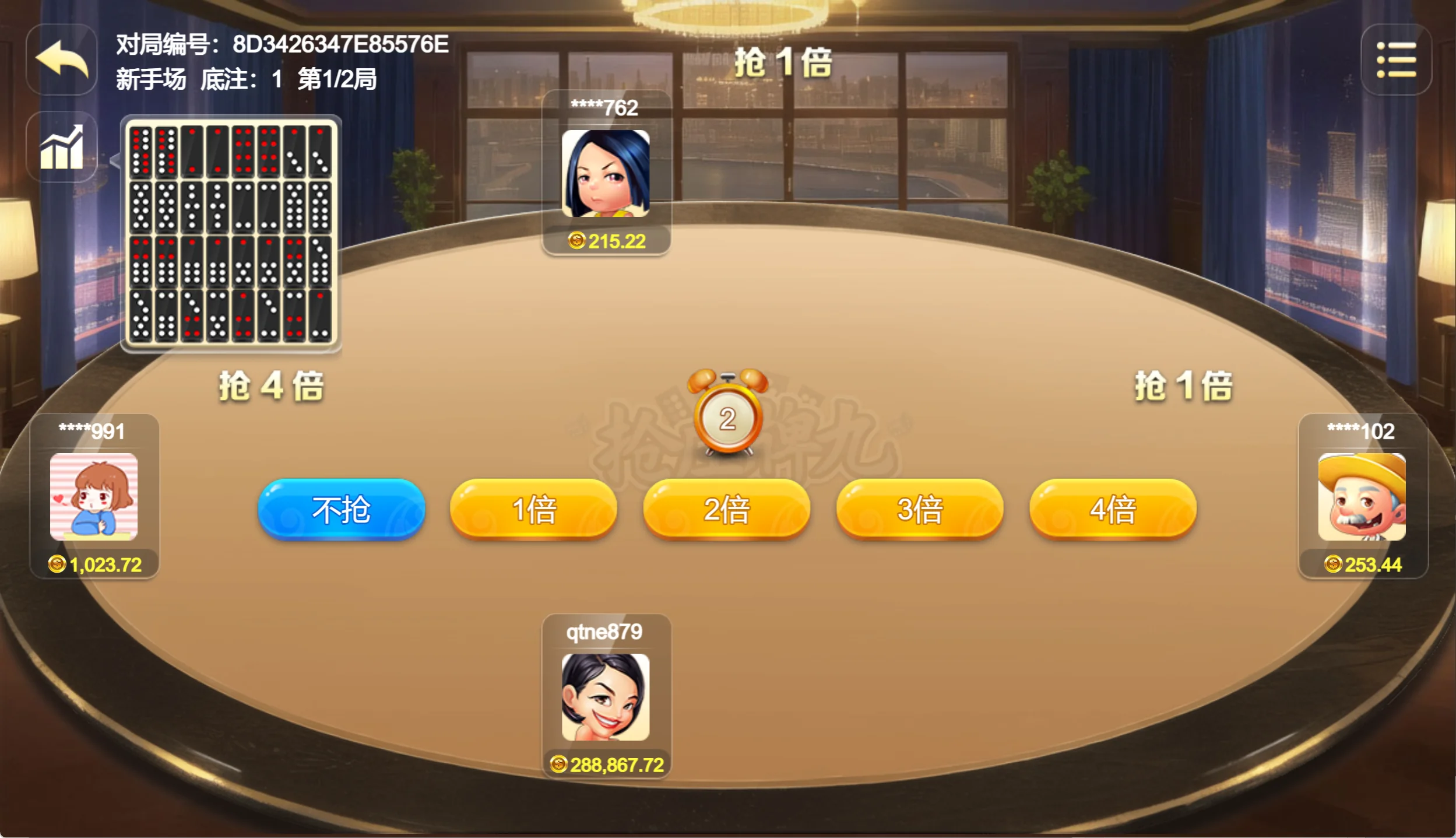Bid 1倍 for banker
Screen dimensions: 1456x838
tap(533, 510)
